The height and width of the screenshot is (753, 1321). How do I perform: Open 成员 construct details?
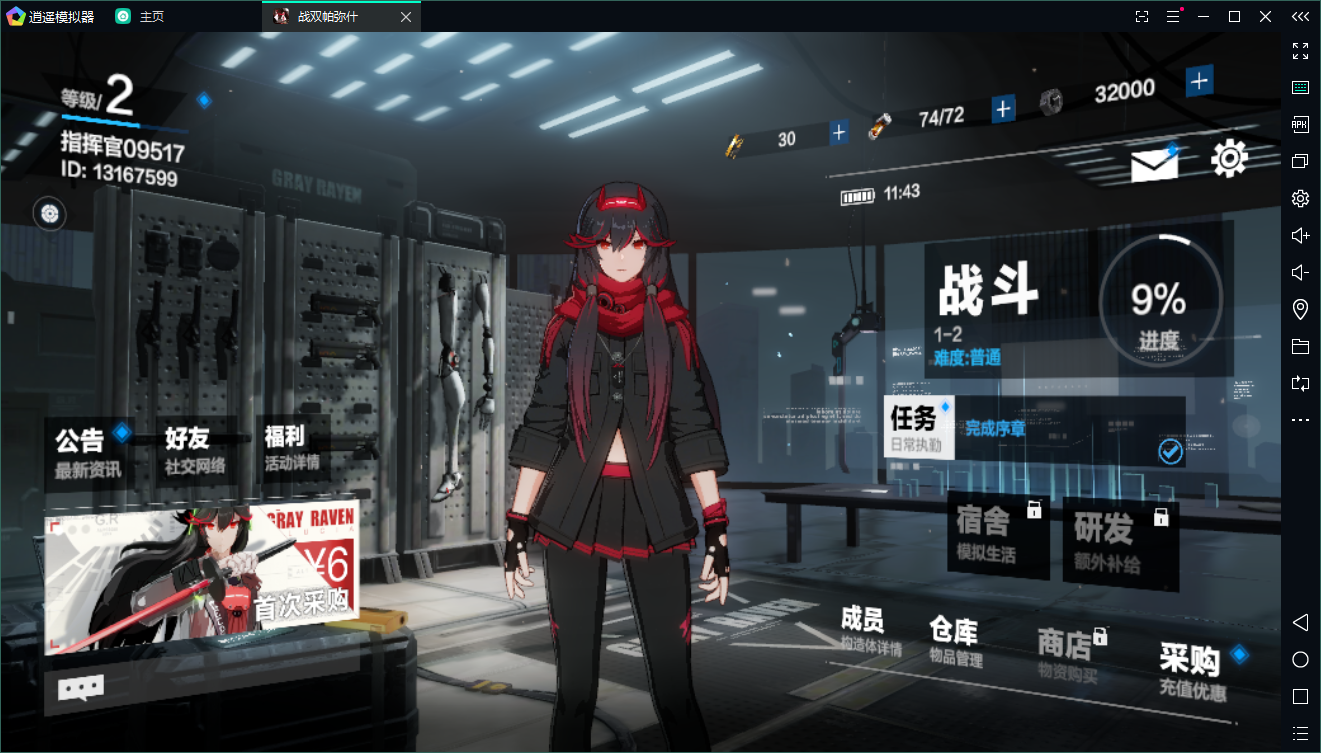[870, 631]
